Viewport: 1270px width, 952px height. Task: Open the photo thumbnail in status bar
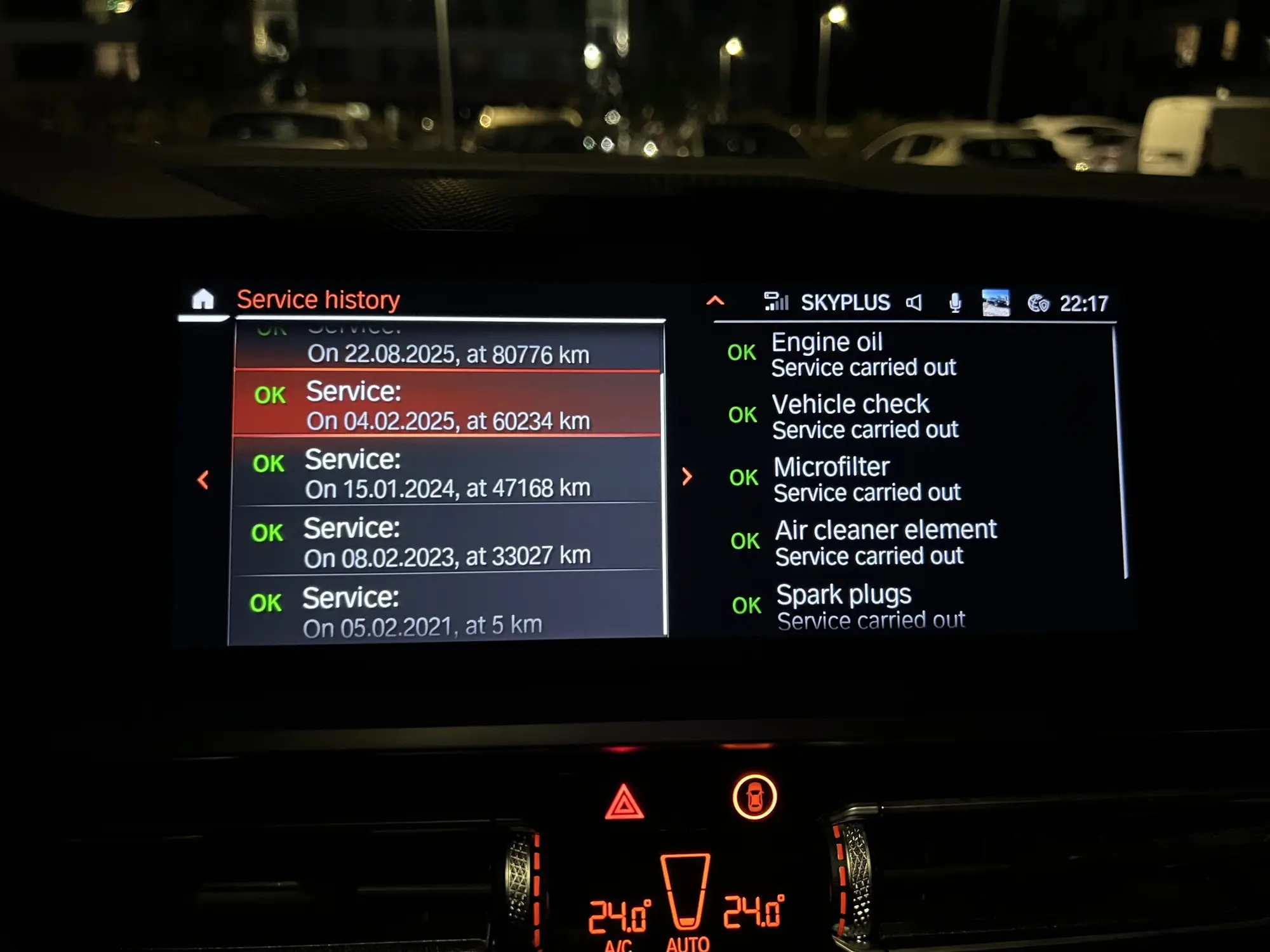tap(995, 303)
